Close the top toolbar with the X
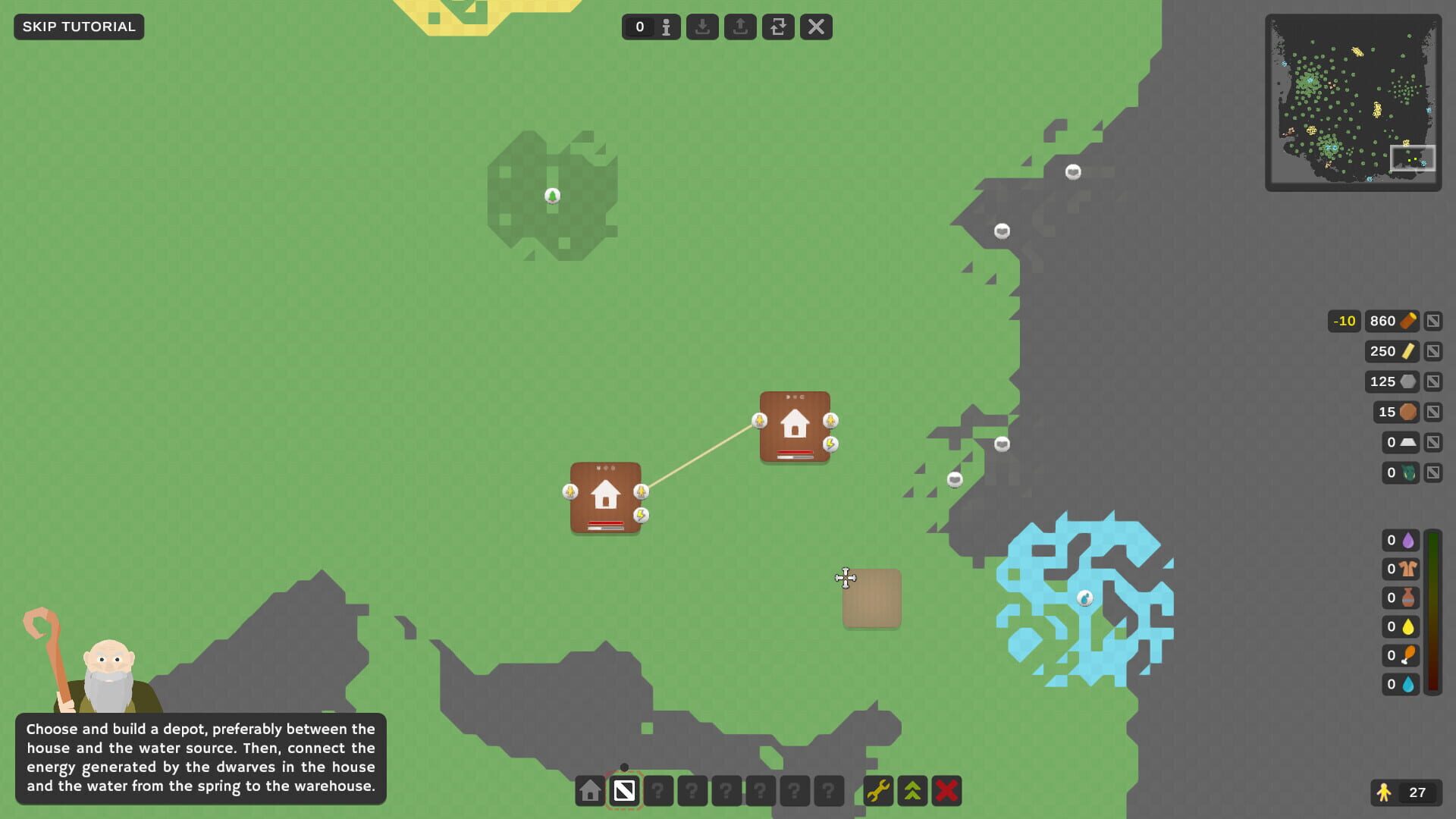The width and height of the screenshot is (1456, 819). [816, 27]
